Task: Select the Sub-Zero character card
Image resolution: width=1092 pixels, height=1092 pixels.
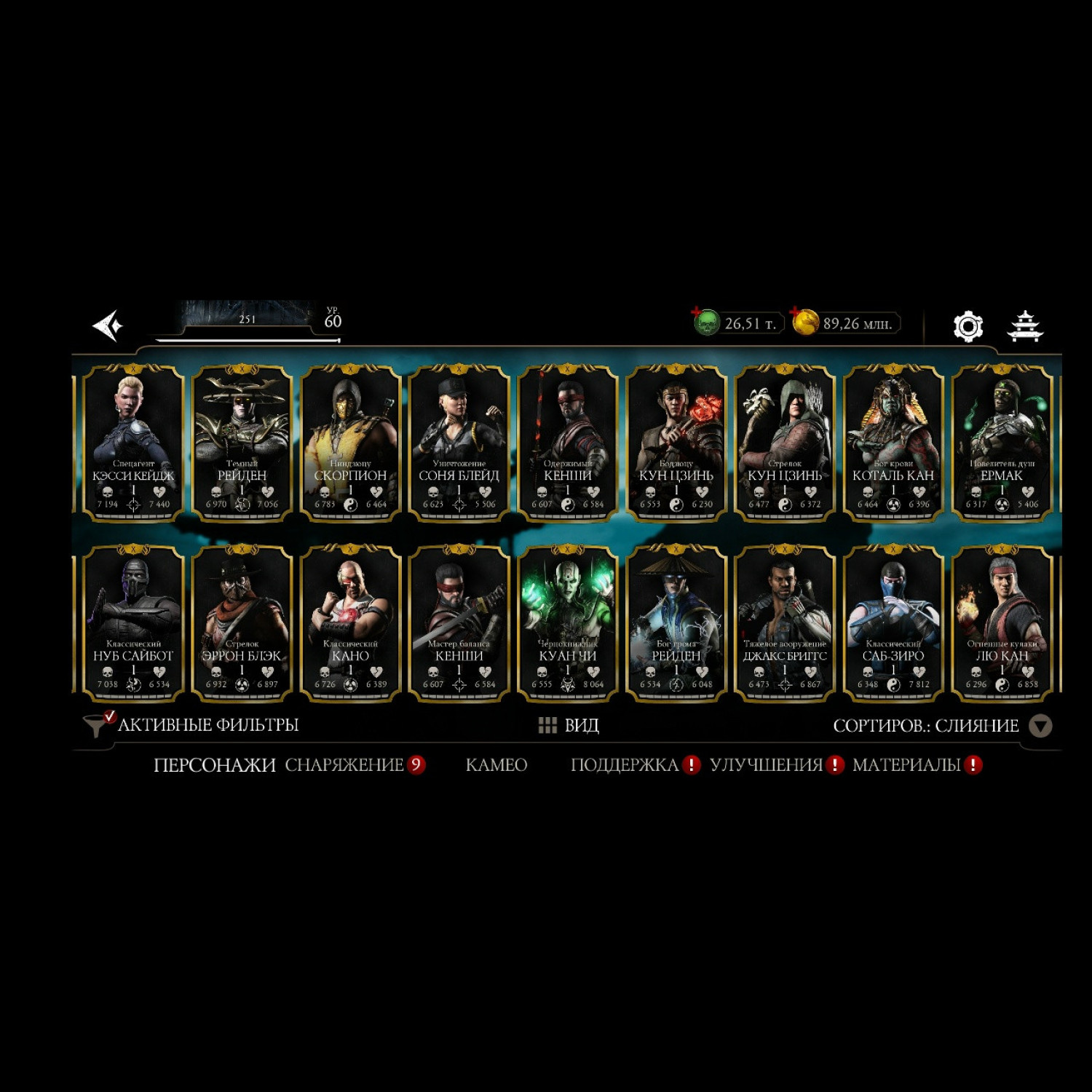Action: tap(893, 622)
